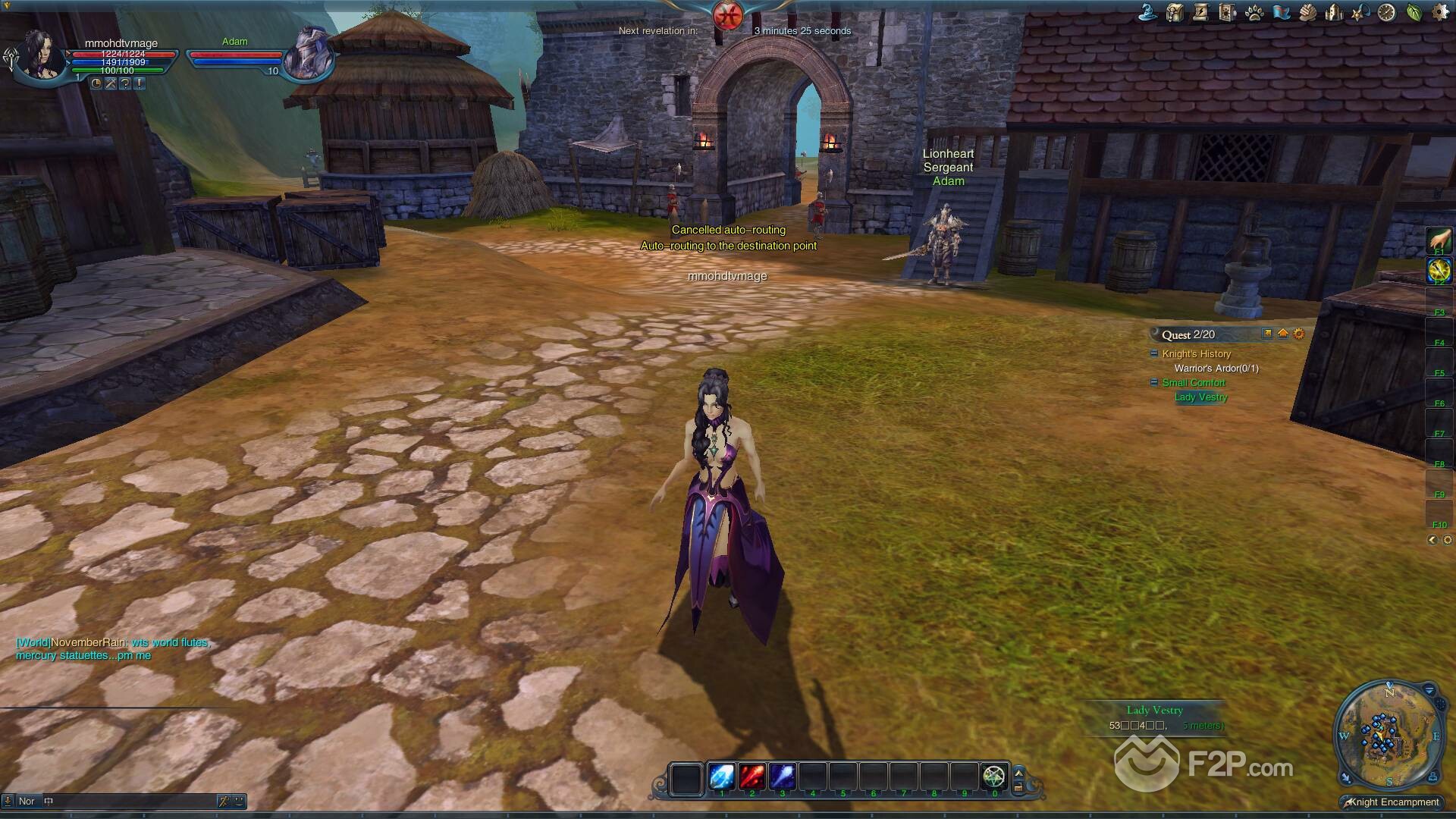
Task: Open system settings gear in top bar
Action: pos(1440,12)
